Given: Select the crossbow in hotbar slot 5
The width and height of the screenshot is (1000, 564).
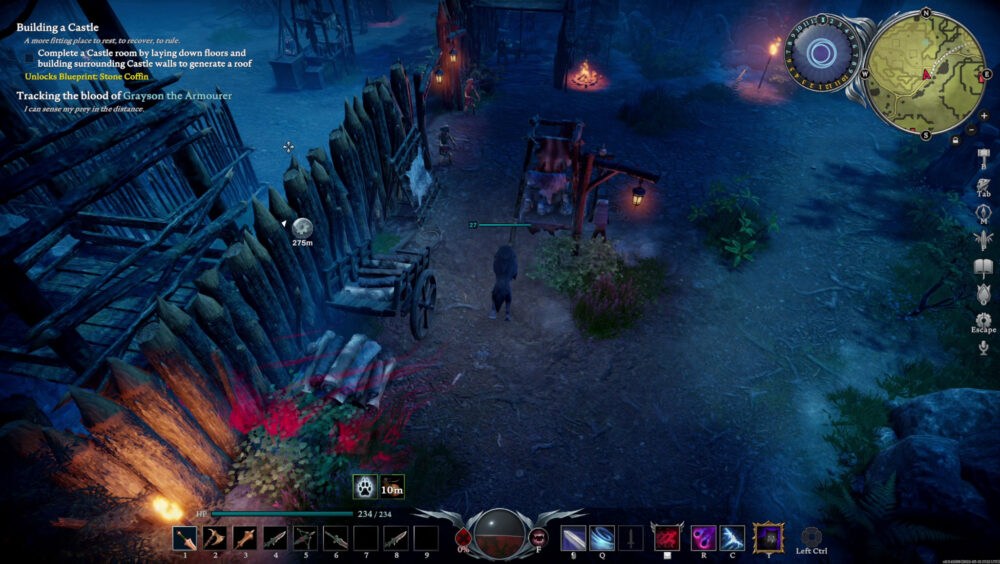Looking at the screenshot, I should click(x=305, y=538).
